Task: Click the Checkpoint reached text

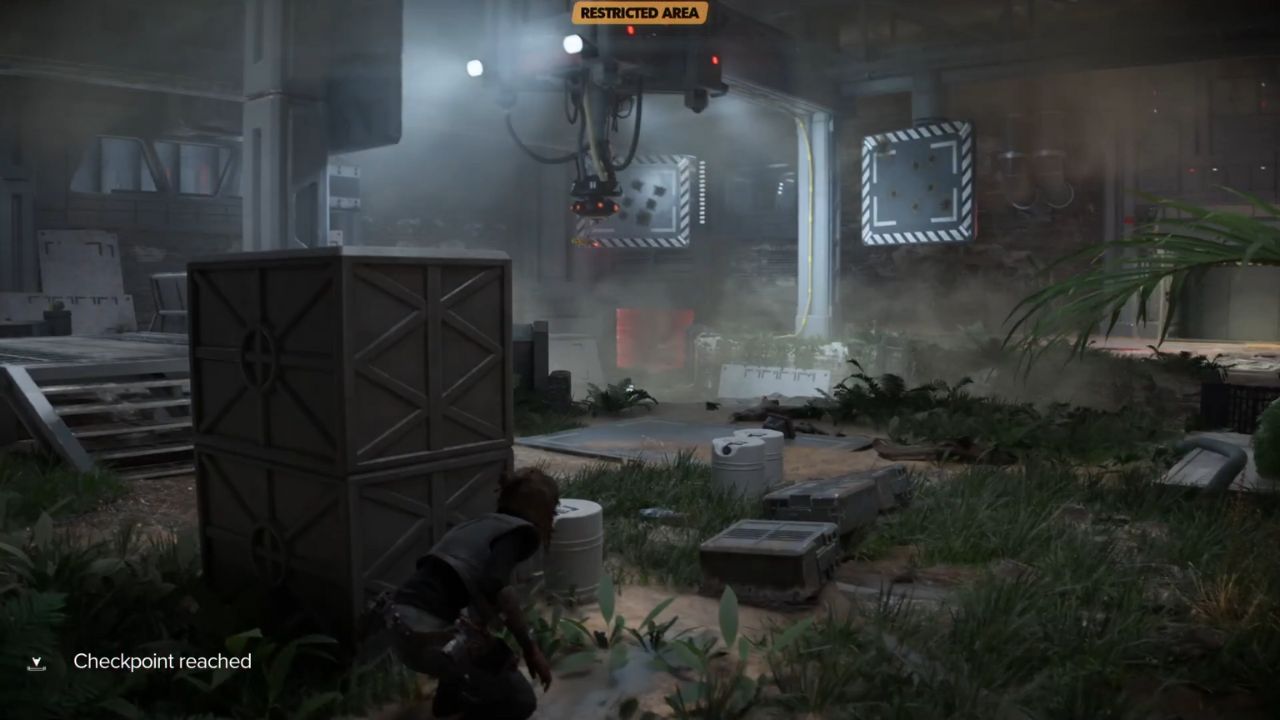Action: [160, 661]
